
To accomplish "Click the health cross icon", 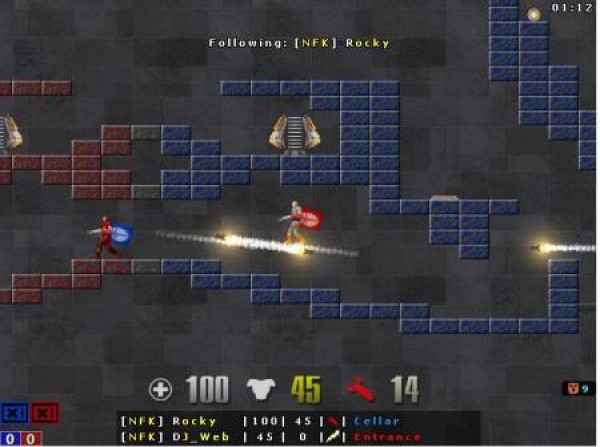I will [160, 390].
